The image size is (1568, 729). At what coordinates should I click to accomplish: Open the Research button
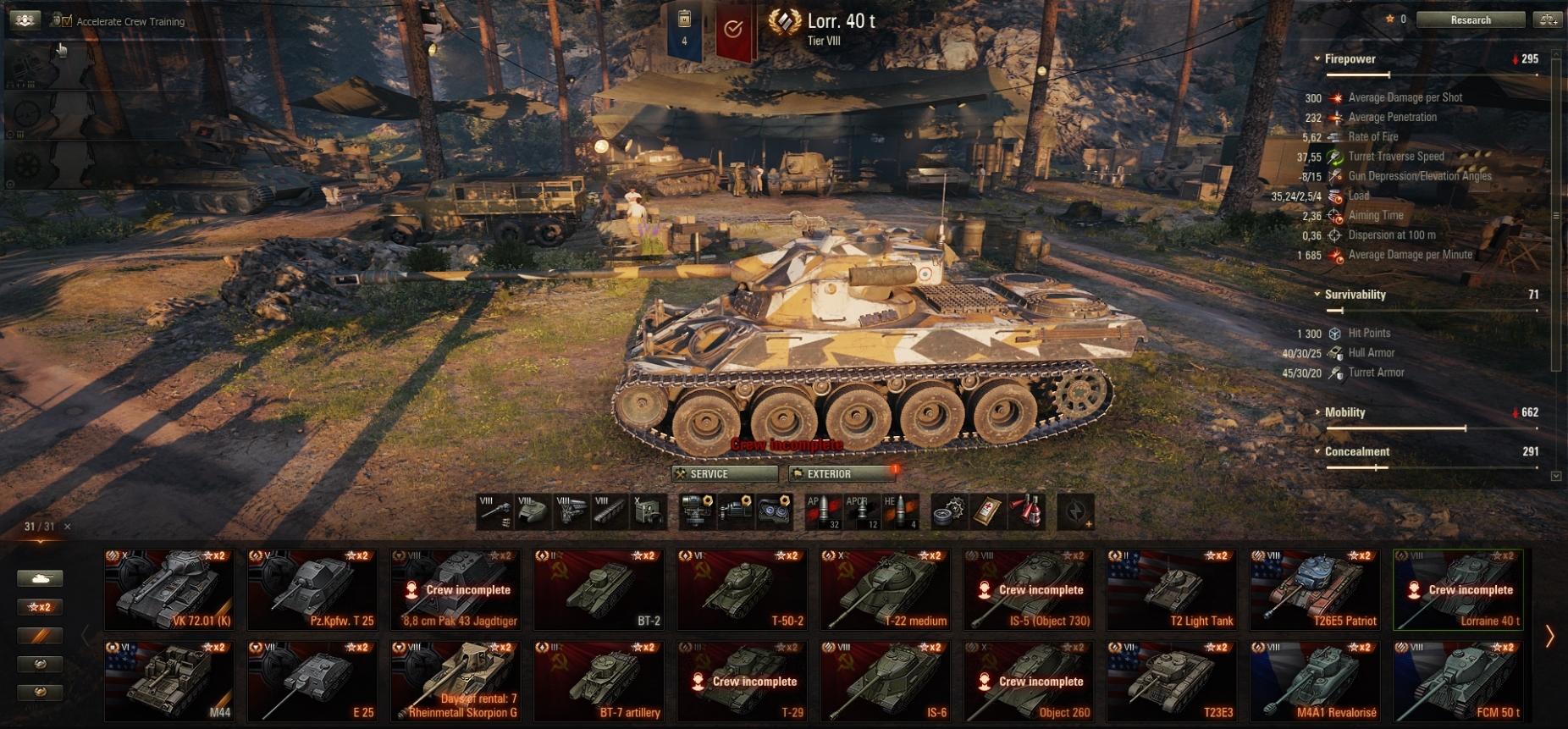click(1470, 19)
